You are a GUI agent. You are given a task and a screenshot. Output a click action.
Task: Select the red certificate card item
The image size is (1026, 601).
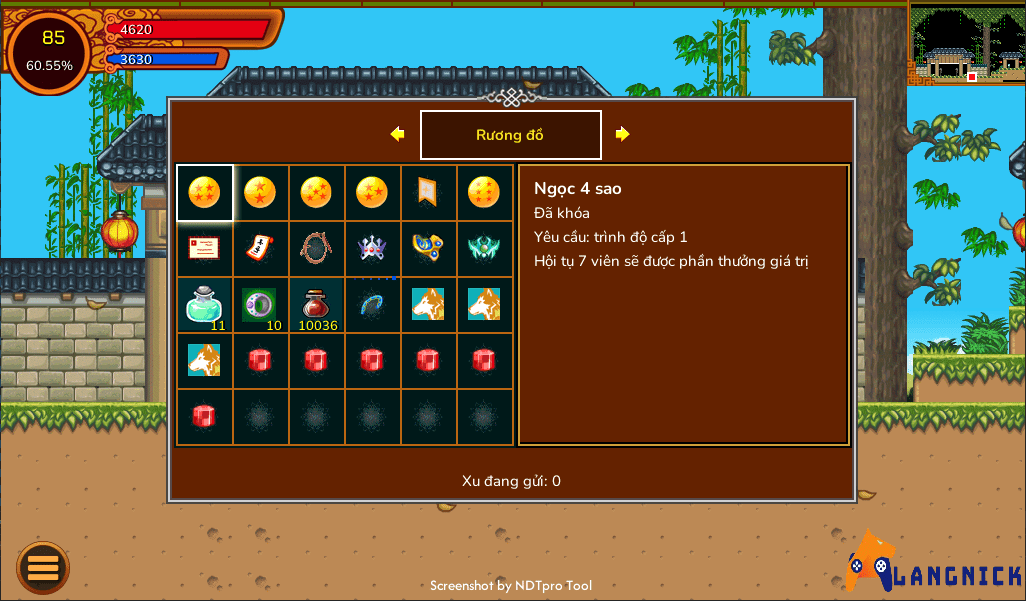tap(204, 248)
